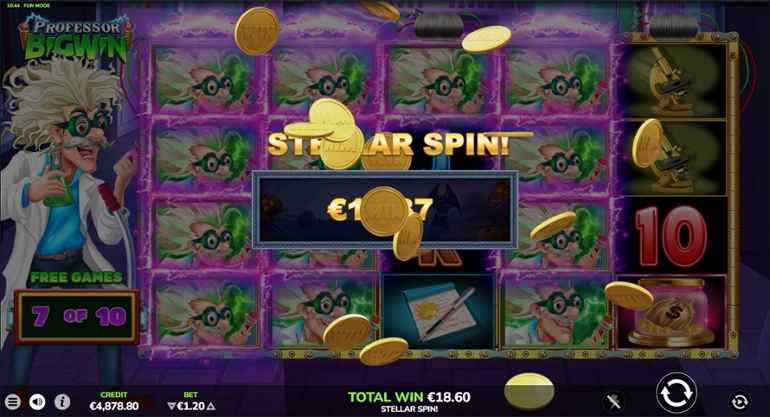Open the autoplay settings
Viewport: 770px width, 417px height.
tap(739, 401)
